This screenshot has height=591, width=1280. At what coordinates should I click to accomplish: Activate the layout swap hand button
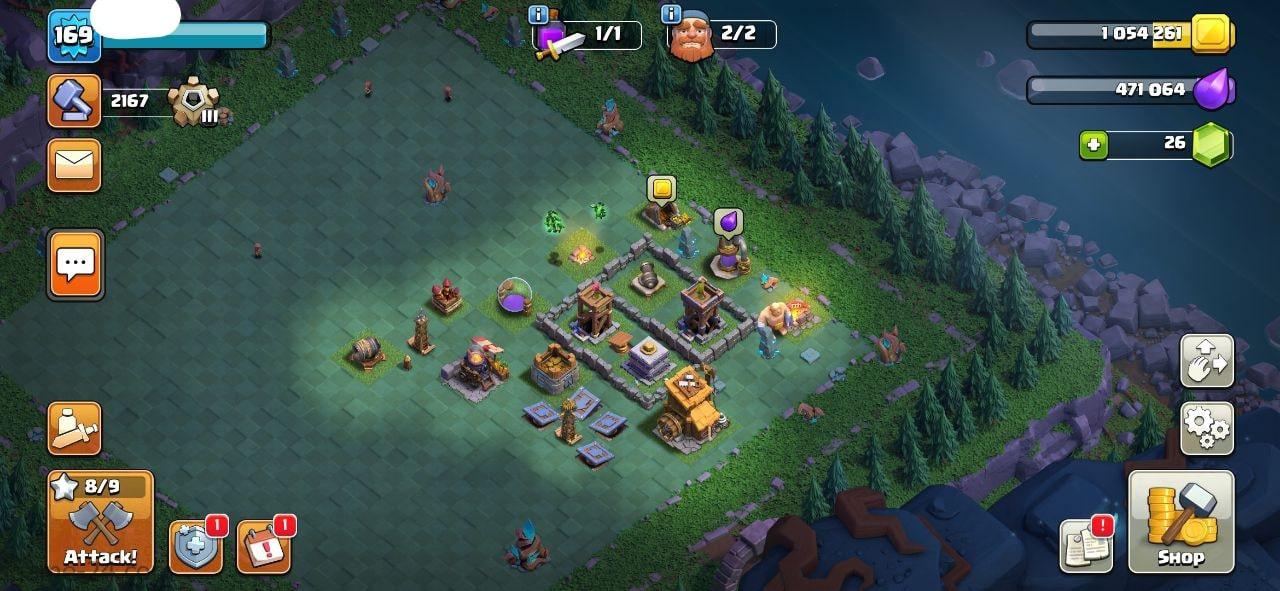coord(1207,361)
